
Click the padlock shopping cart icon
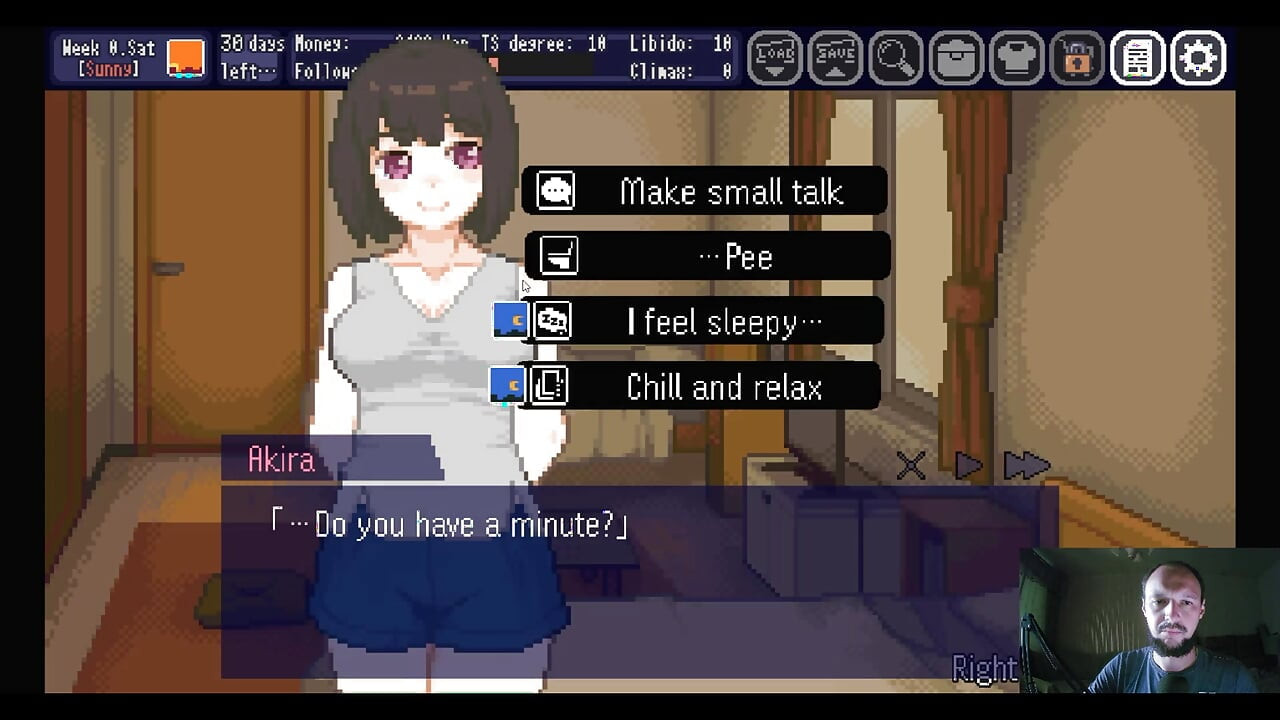(1077, 58)
